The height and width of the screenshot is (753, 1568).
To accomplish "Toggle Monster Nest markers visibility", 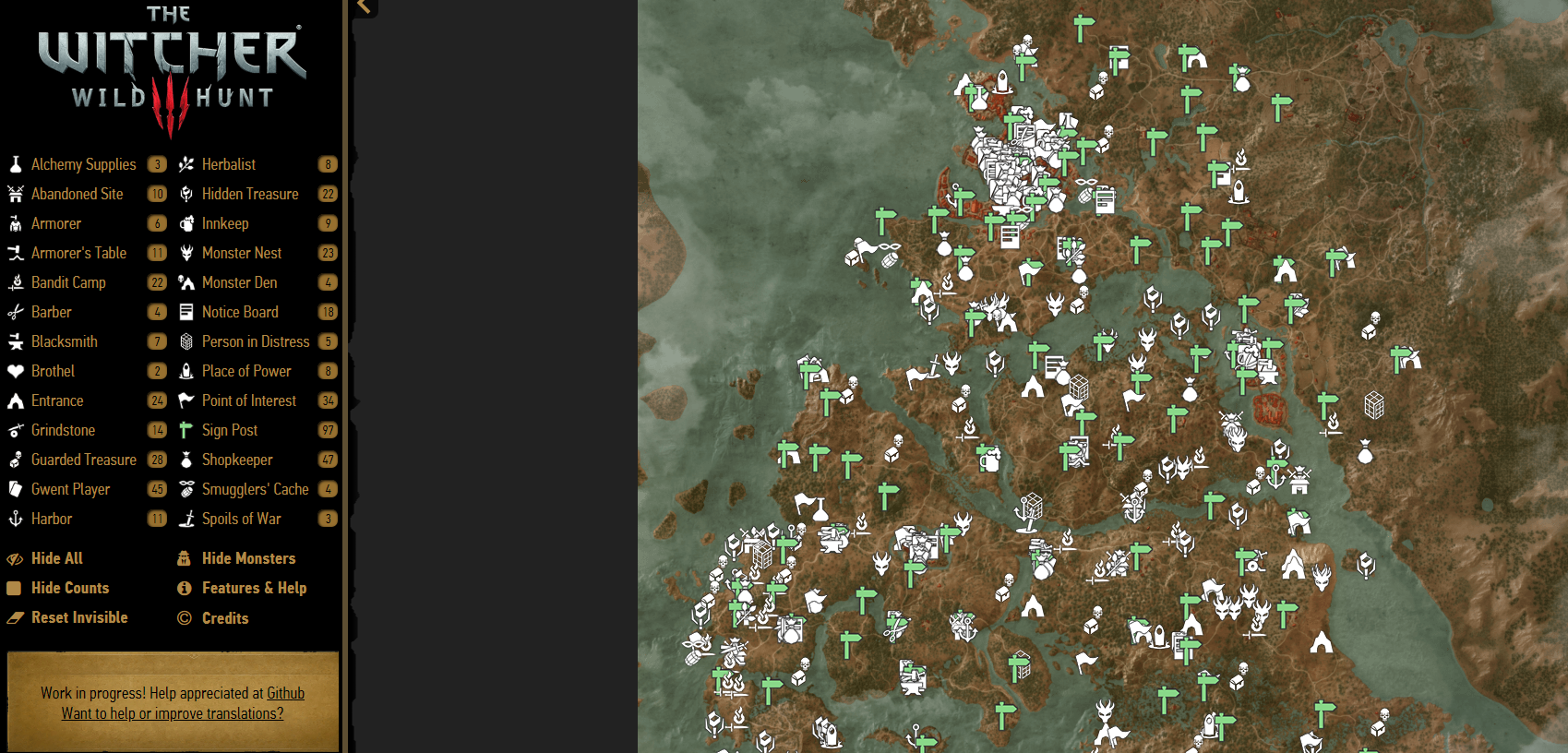I will coord(241,253).
